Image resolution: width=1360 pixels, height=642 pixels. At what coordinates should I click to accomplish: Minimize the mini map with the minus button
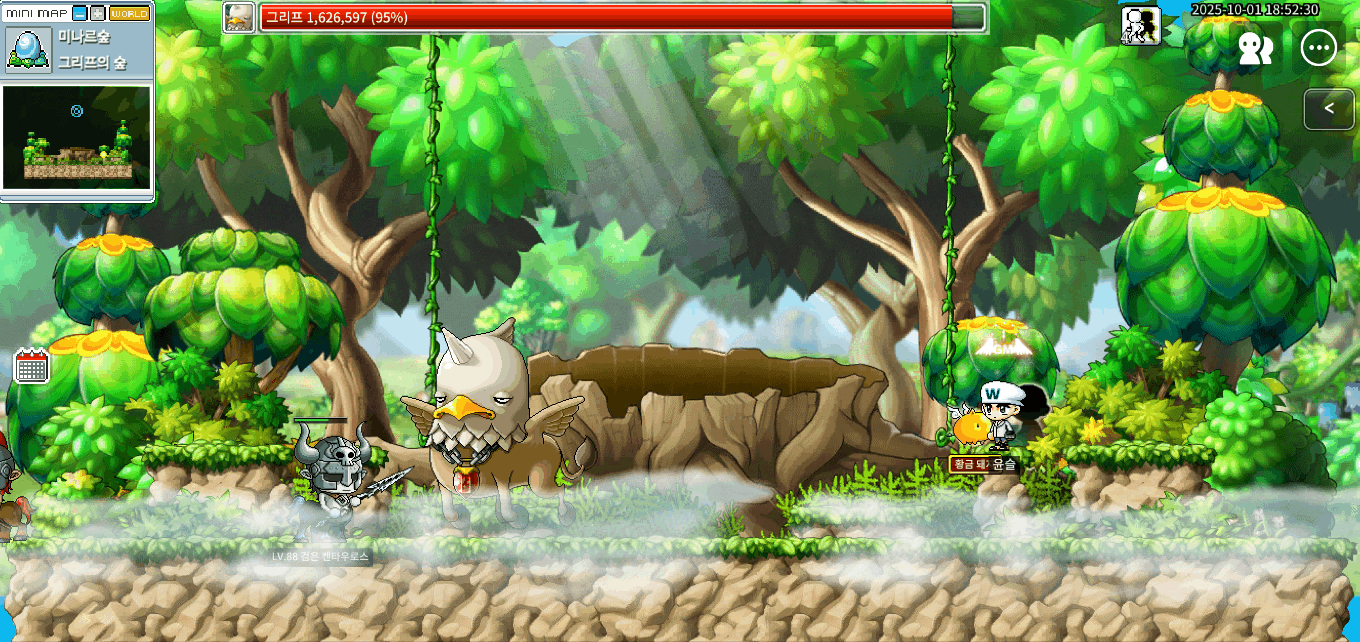pyautogui.click(x=80, y=13)
